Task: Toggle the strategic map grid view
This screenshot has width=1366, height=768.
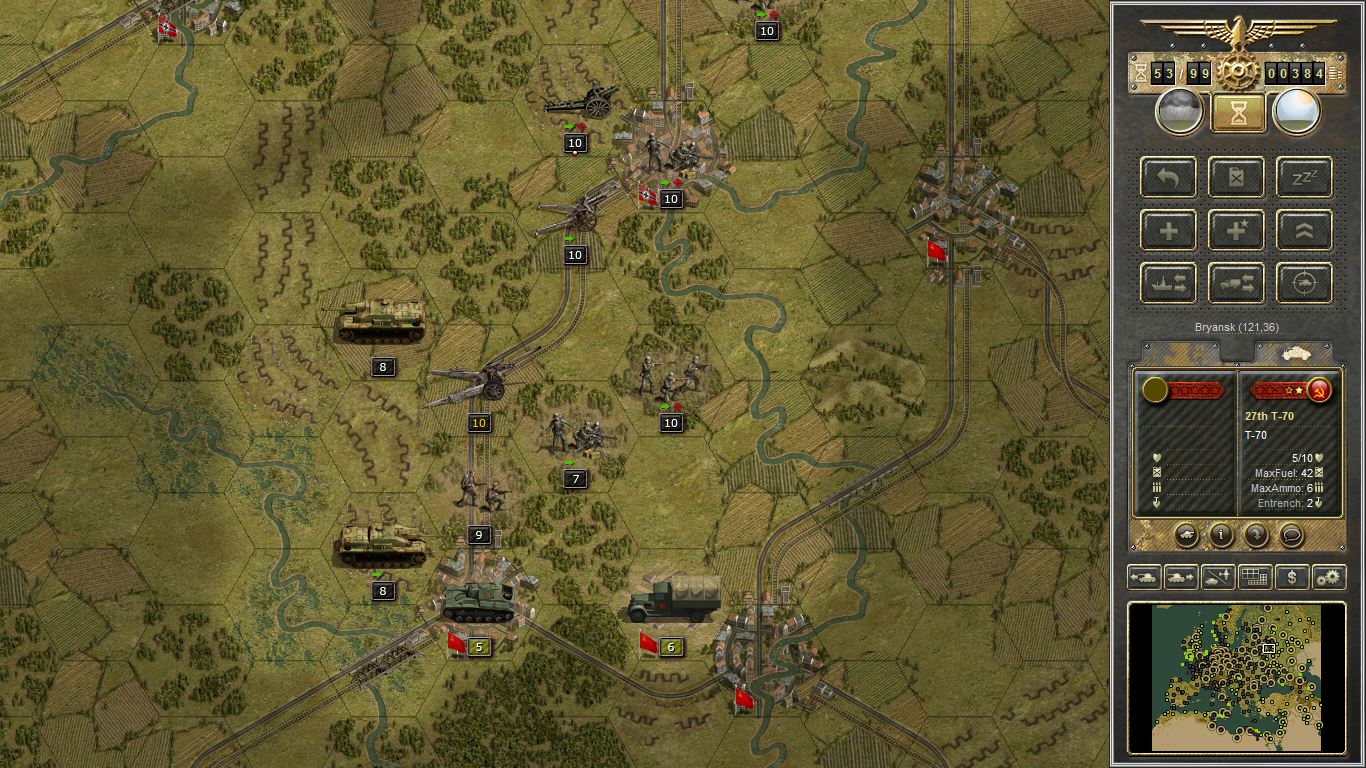Action: coord(1254,577)
